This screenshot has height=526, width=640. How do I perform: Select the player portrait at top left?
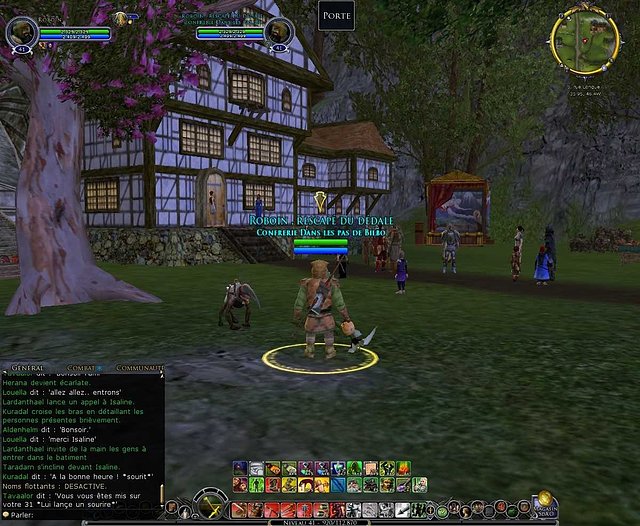pyautogui.click(x=23, y=31)
